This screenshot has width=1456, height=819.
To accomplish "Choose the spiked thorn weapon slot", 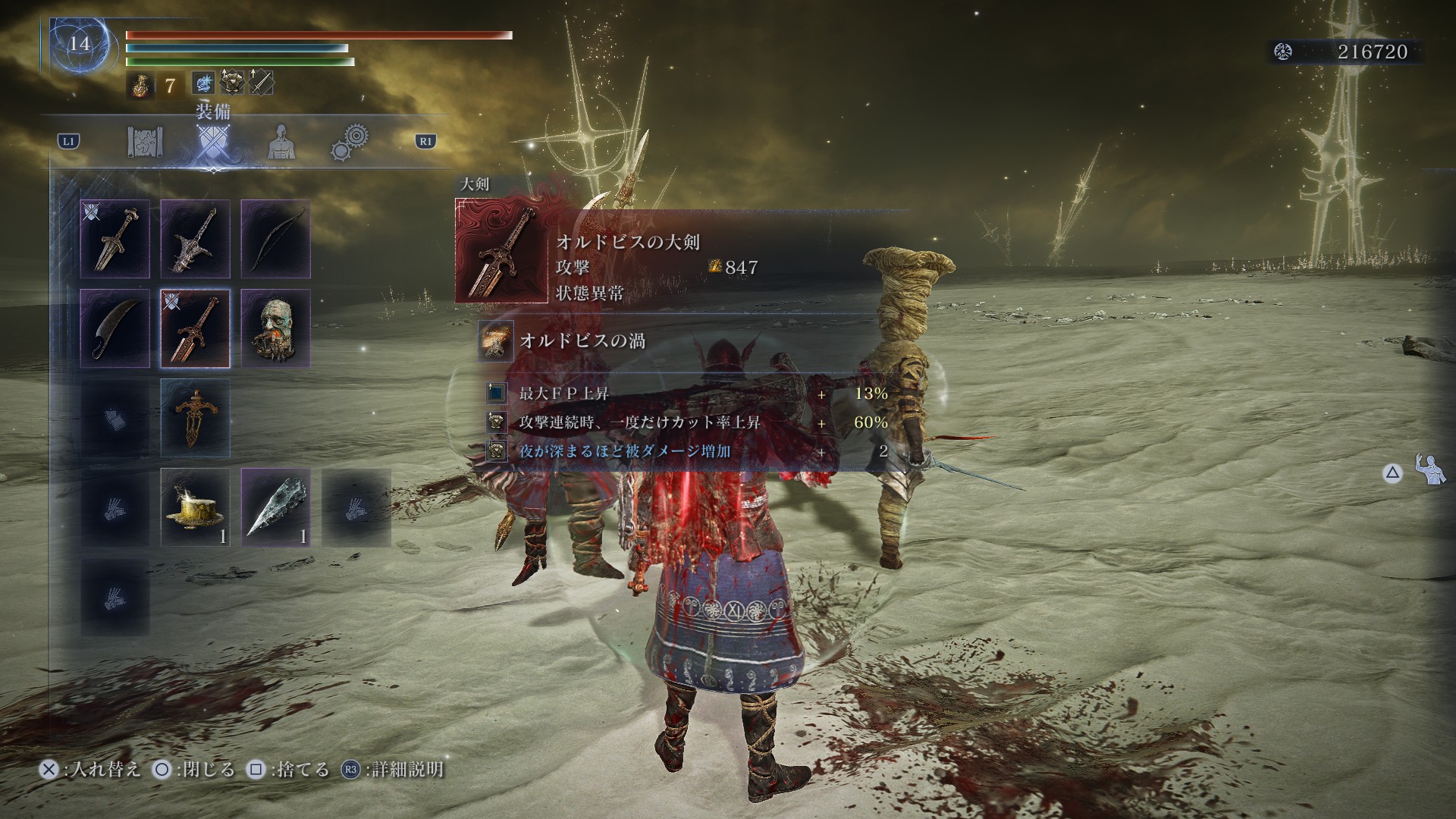I will (x=195, y=239).
